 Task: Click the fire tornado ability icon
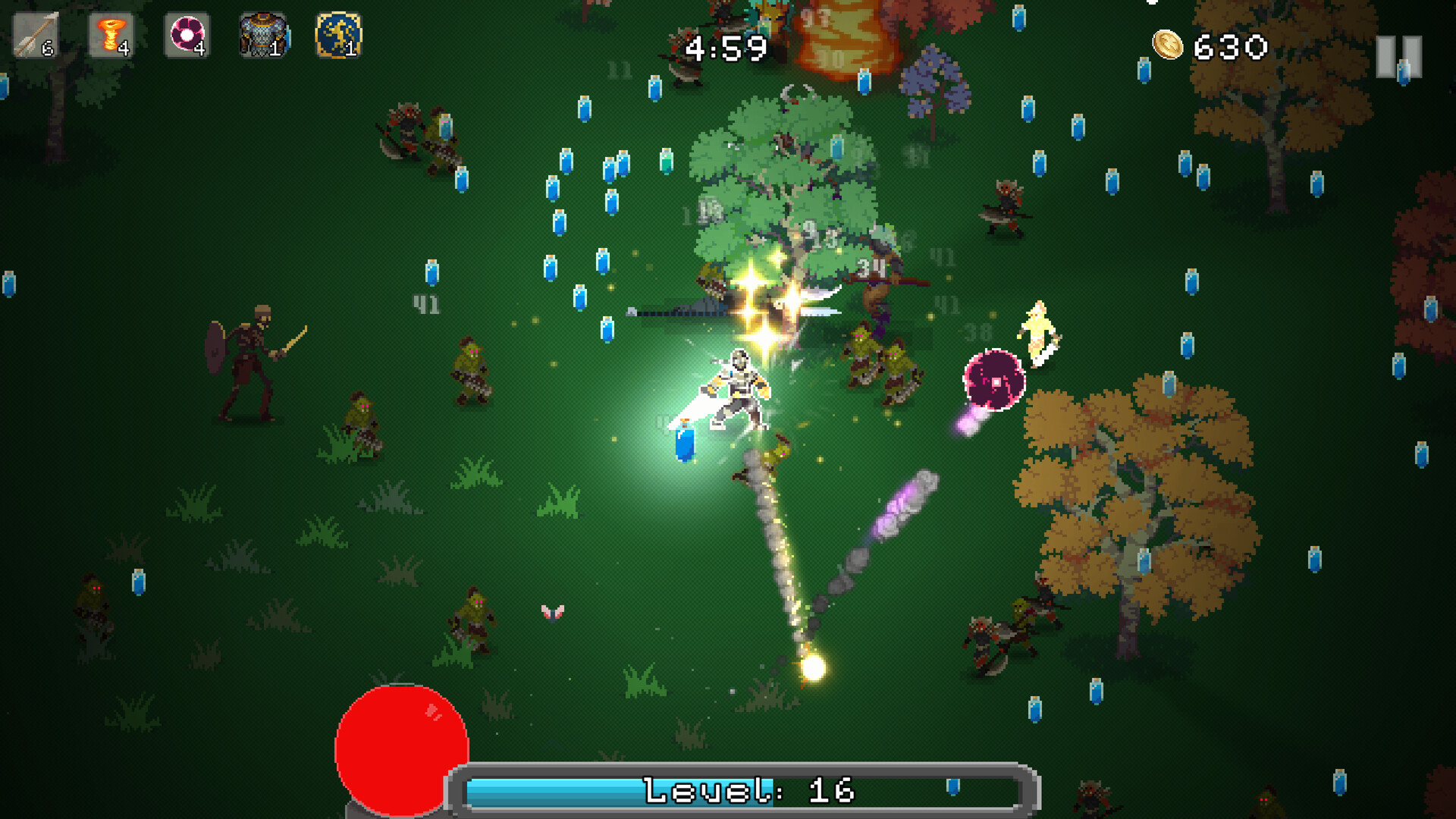111,35
